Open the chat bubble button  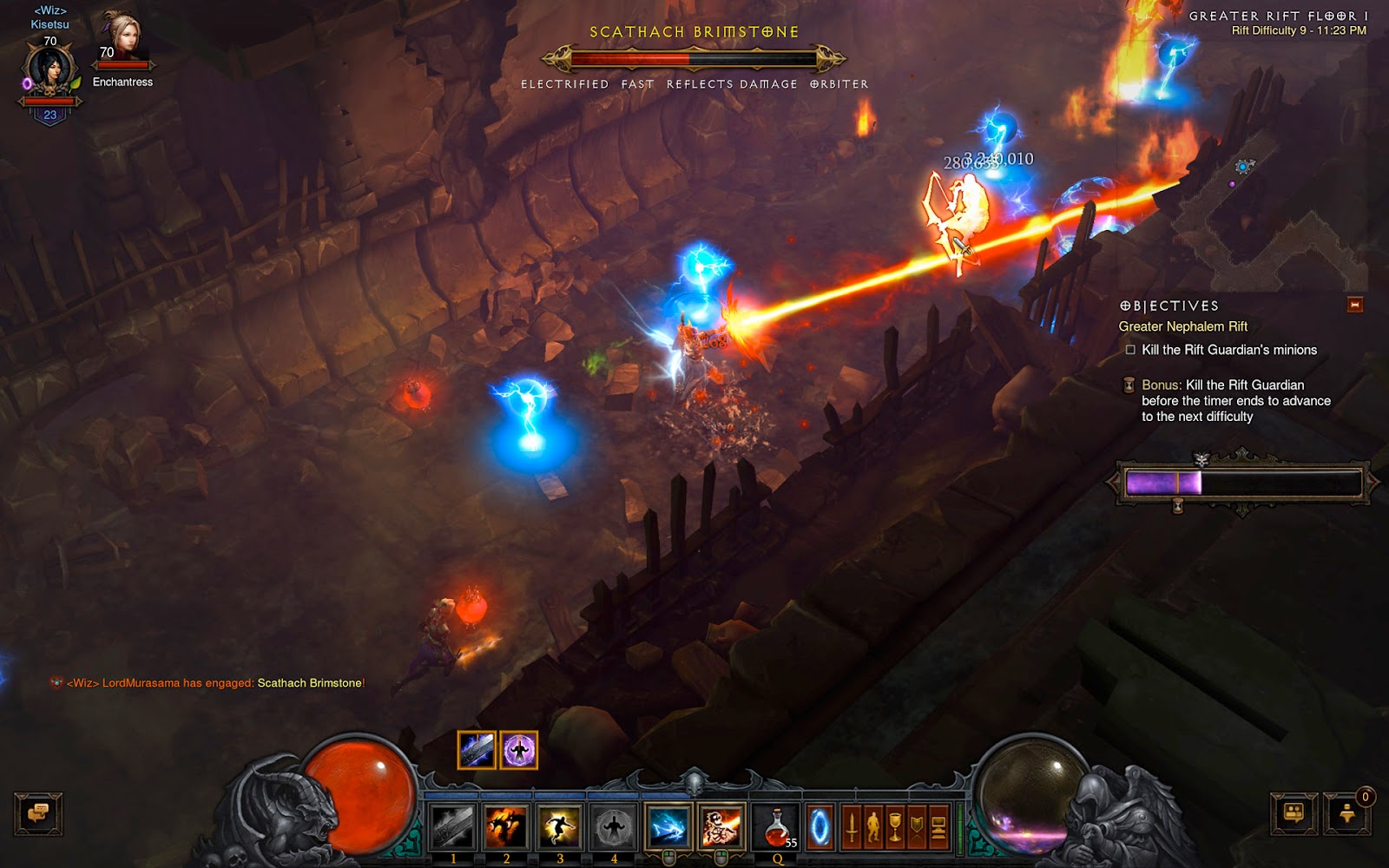pyautogui.click(x=38, y=813)
